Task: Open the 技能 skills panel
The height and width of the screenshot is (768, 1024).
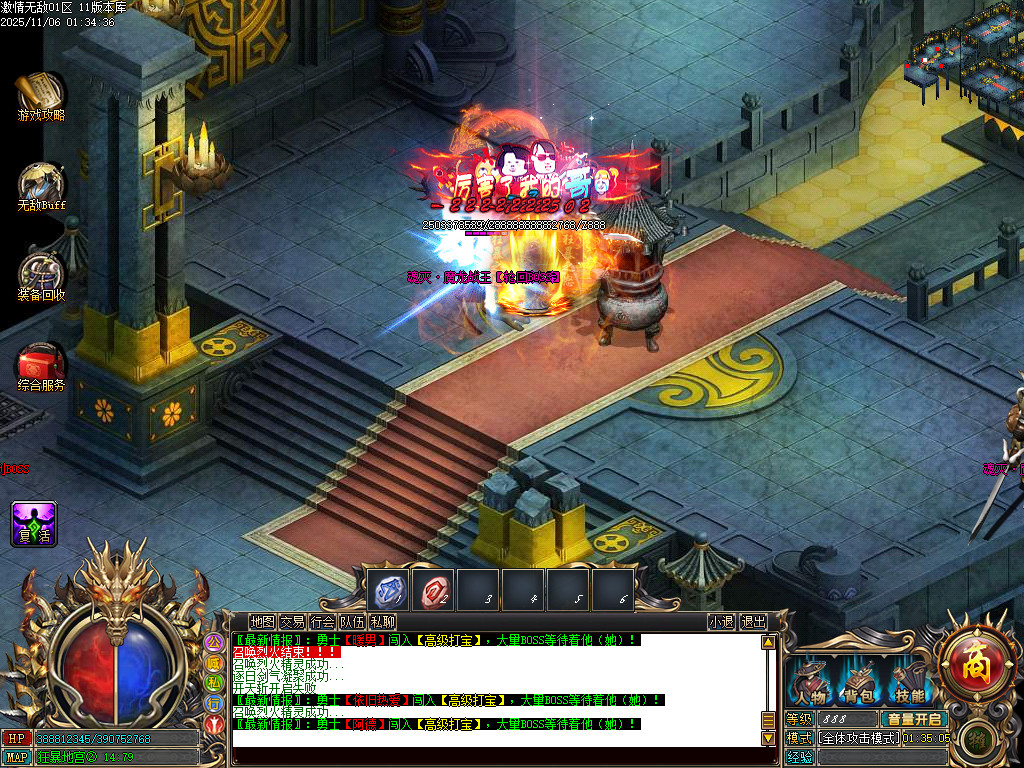Action: coord(909,683)
